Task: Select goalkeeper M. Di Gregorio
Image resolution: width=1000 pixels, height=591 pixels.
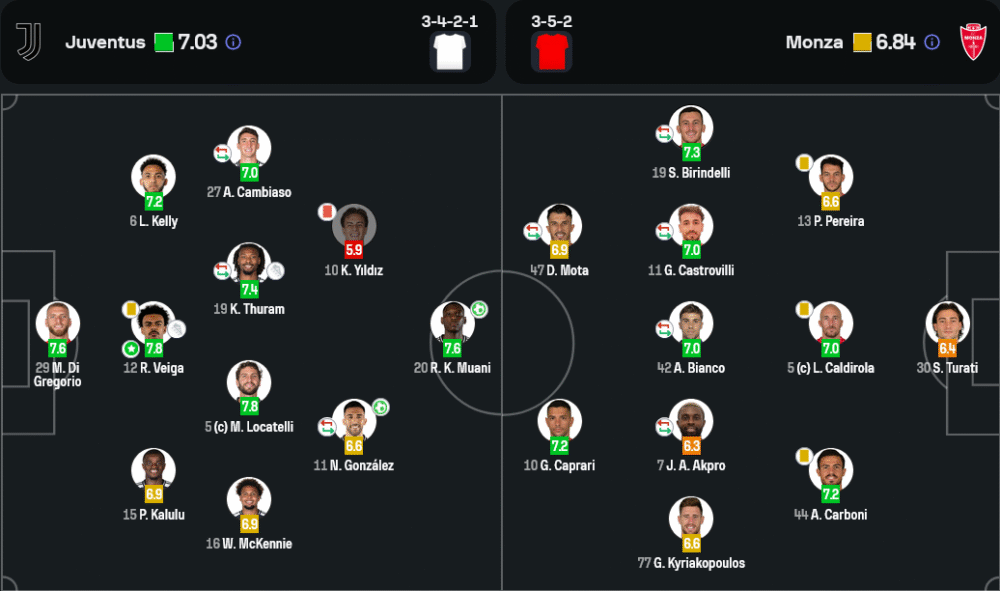Action: pos(58,323)
